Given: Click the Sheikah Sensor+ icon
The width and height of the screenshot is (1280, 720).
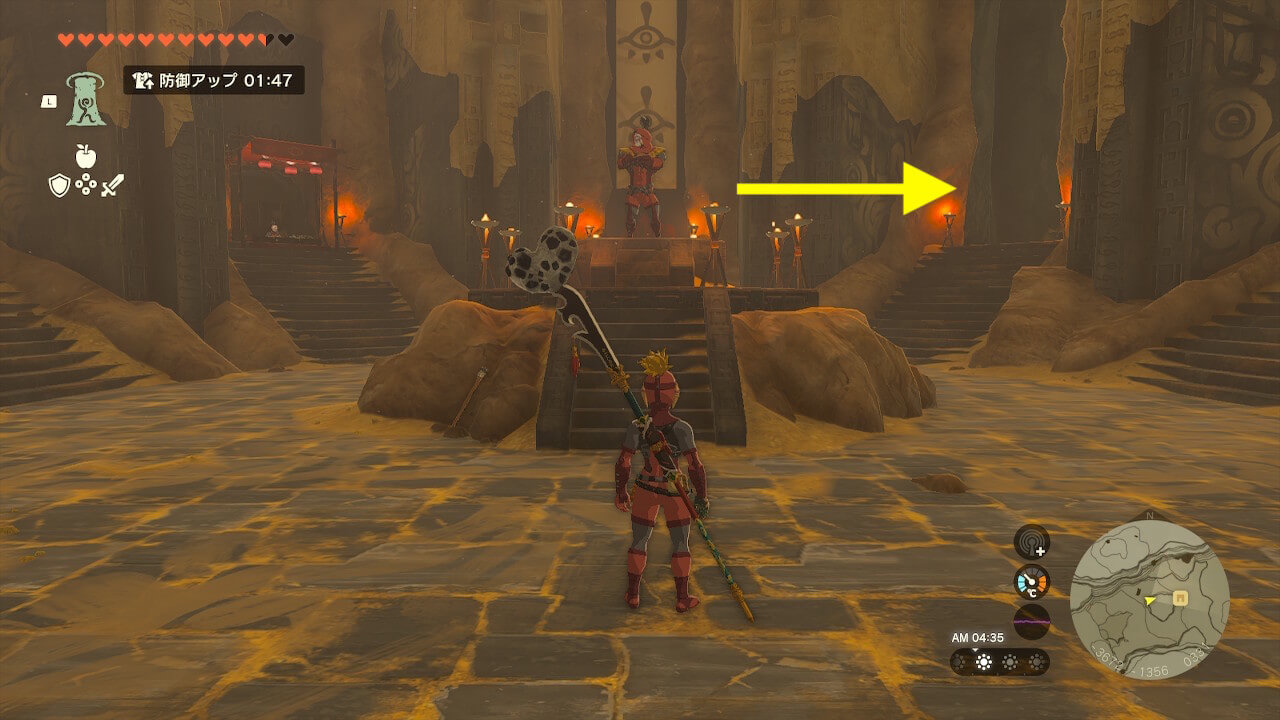Looking at the screenshot, I should click(x=1031, y=542).
